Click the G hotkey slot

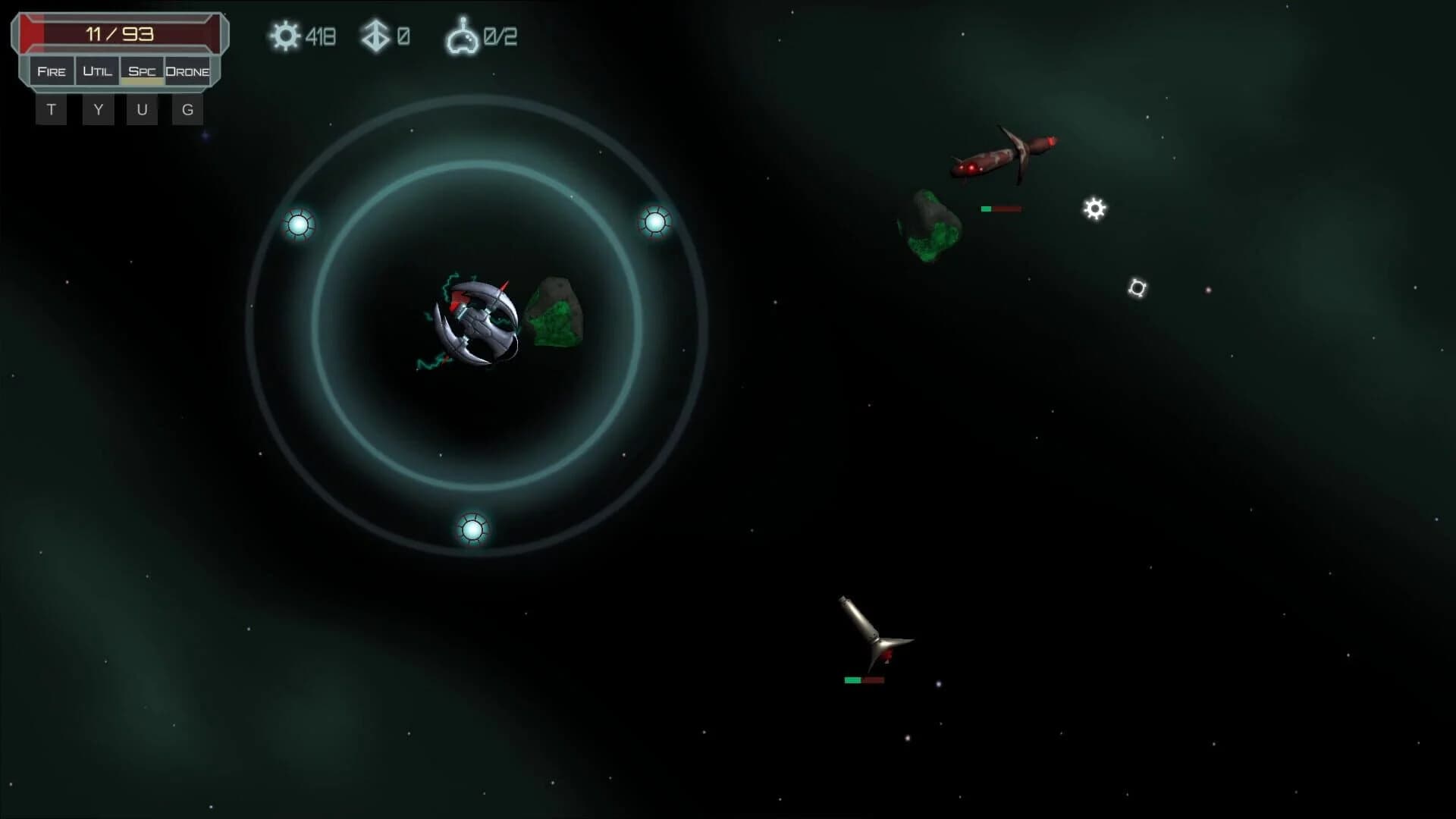[187, 108]
